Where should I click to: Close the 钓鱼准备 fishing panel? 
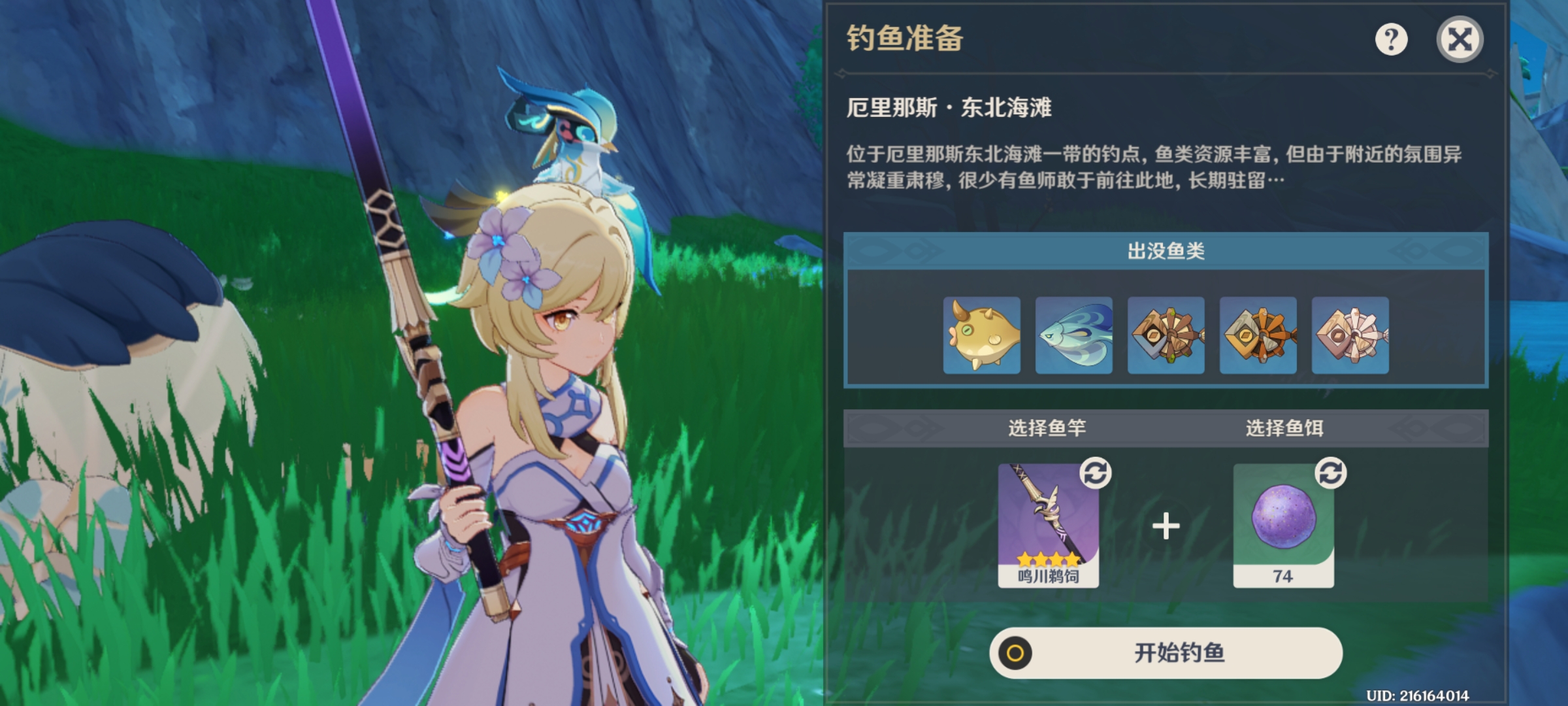click(1460, 40)
